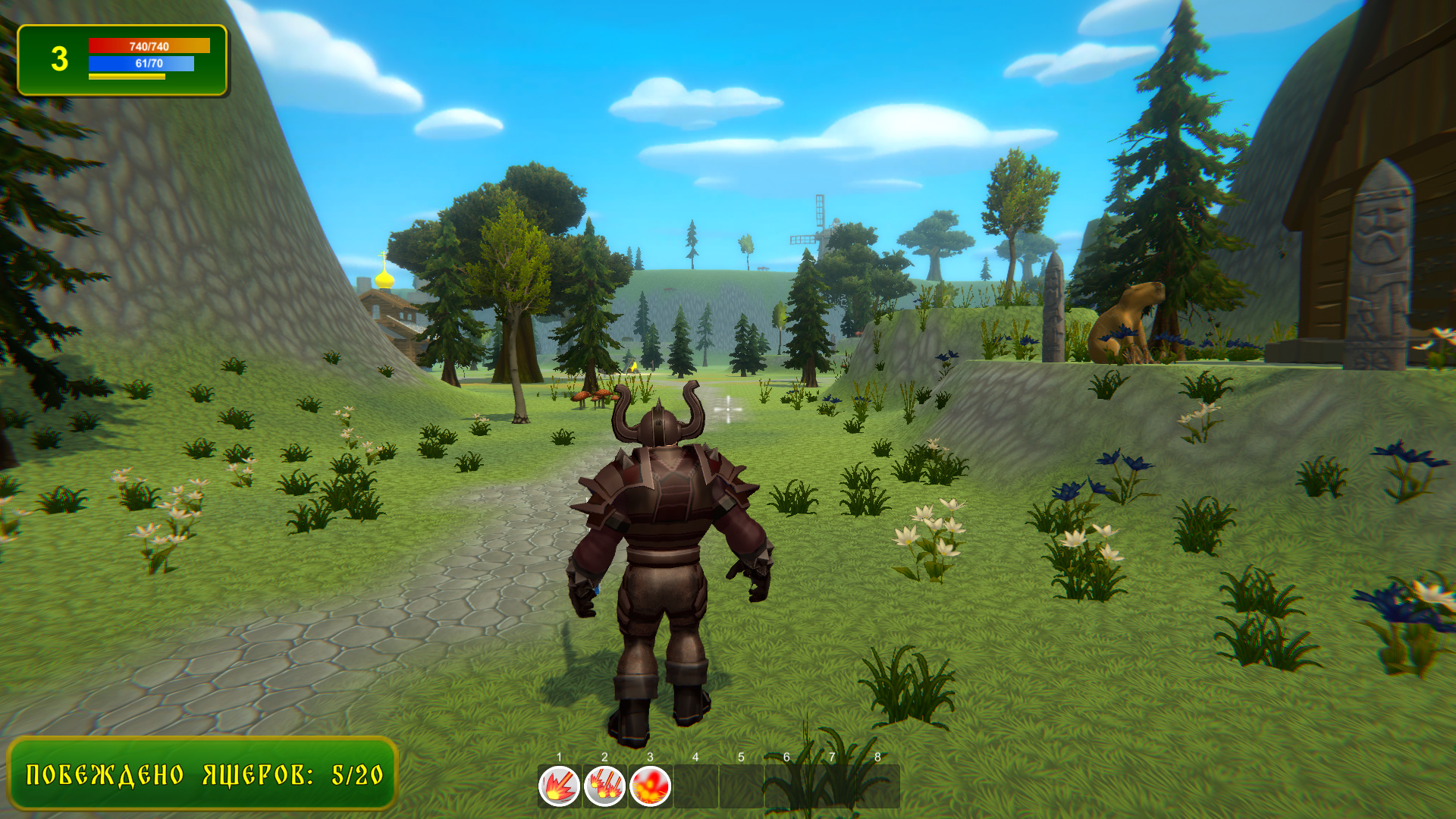
Task: Select the fireball ability in hotbar slot 1
Action: pyautogui.click(x=558, y=785)
